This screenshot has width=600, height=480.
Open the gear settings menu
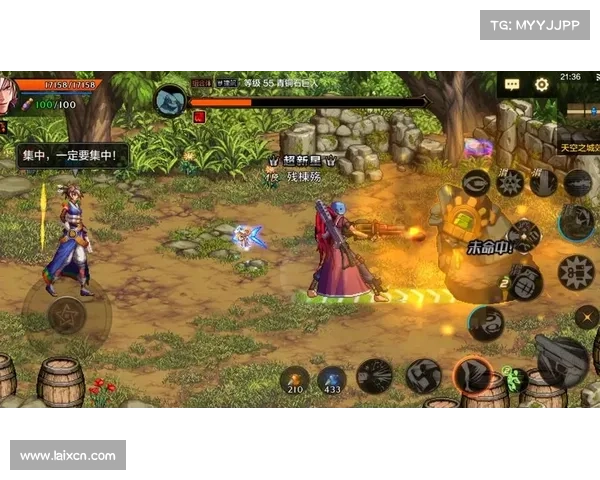coord(541,85)
